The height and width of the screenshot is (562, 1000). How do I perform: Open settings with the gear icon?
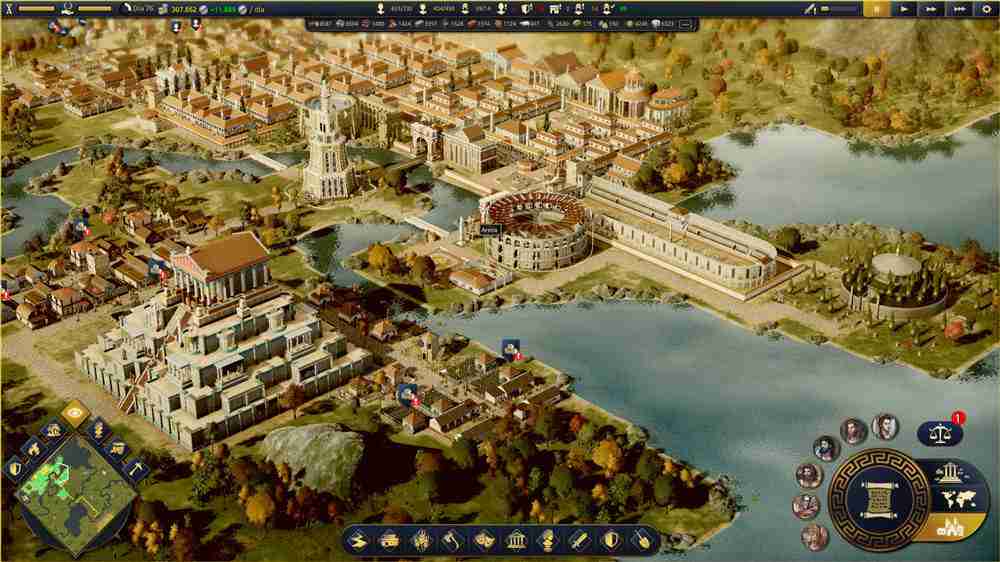point(985,8)
